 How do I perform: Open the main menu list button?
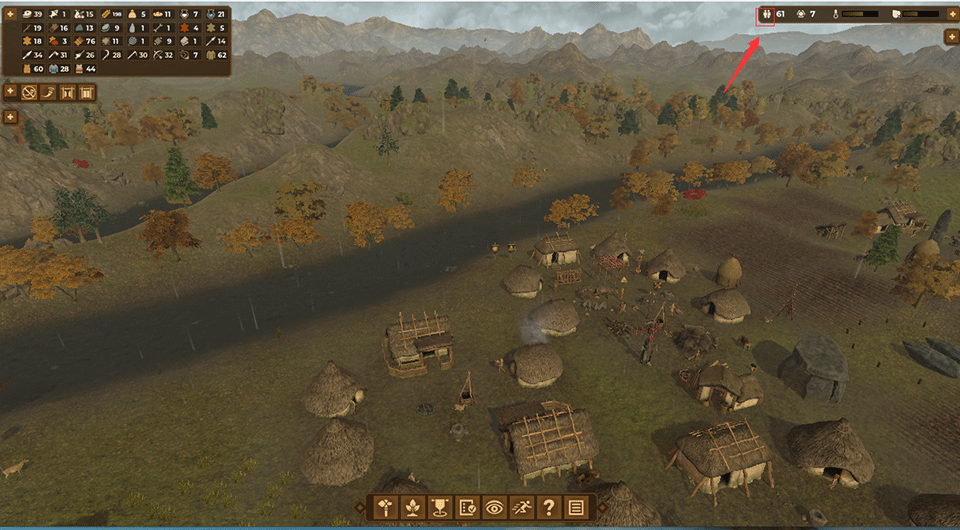[575, 507]
